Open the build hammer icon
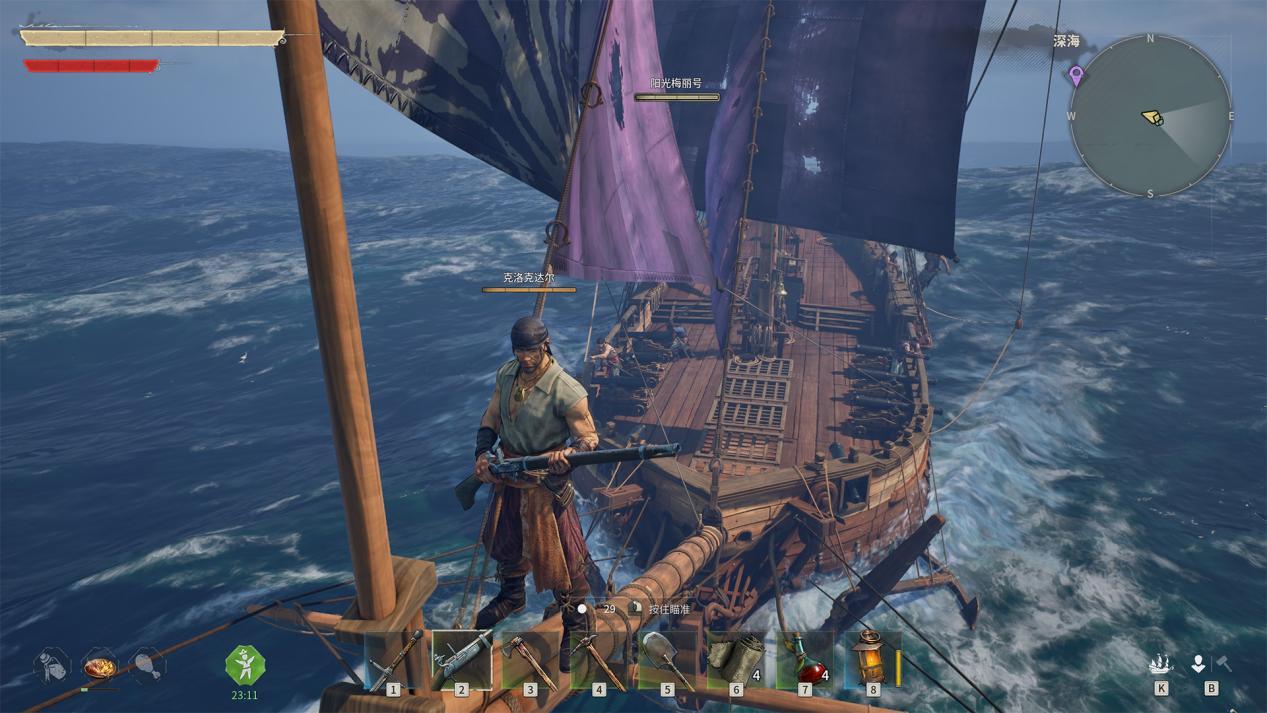Image resolution: width=1267 pixels, height=713 pixels. [1221, 663]
